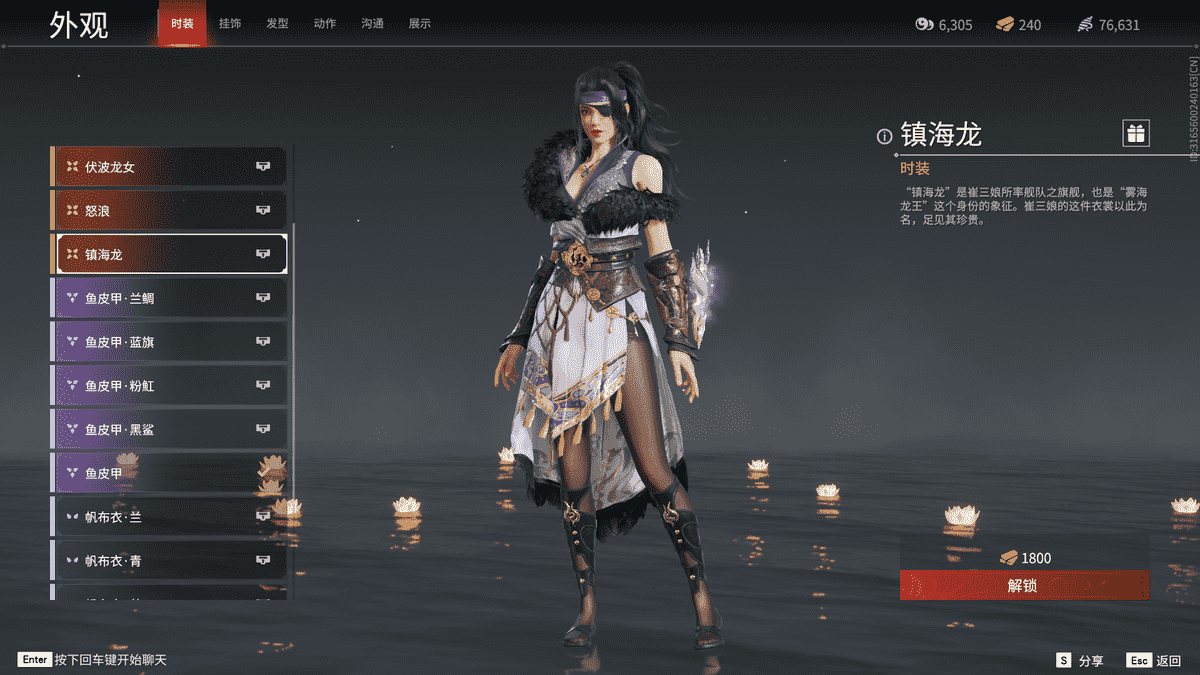Switch to the 挂饰 tab
1200x675 pixels.
tap(230, 23)
